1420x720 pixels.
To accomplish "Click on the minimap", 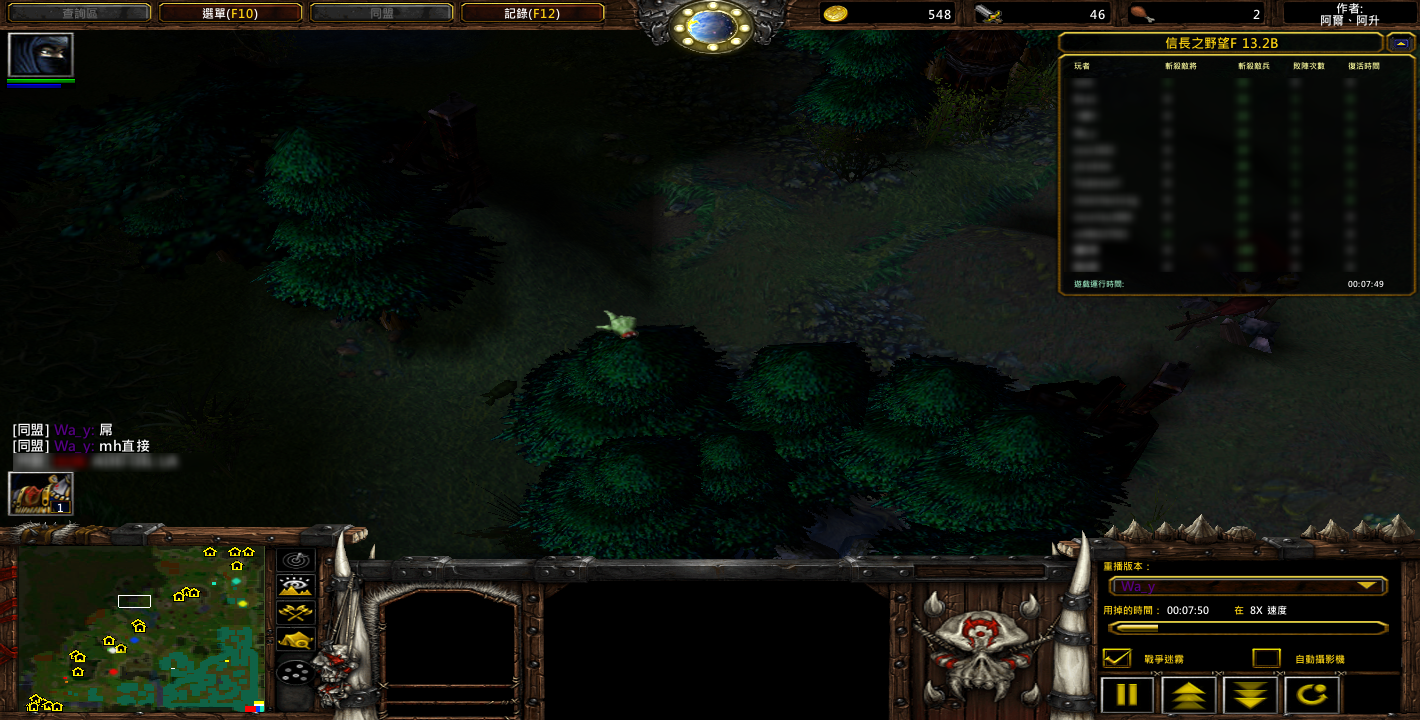I will [x=140, y=628].
